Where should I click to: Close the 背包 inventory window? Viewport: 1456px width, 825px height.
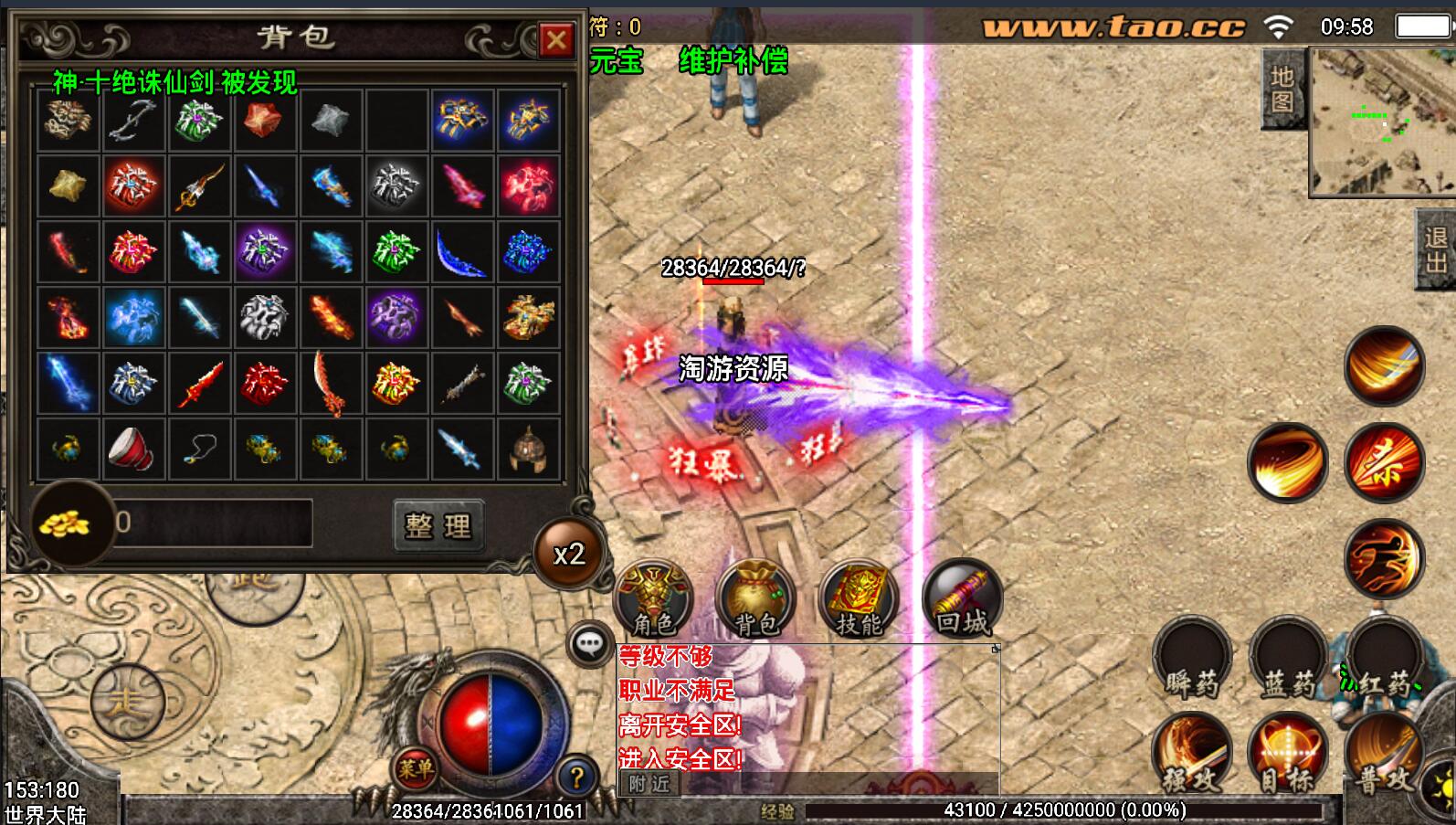[555, 39]
